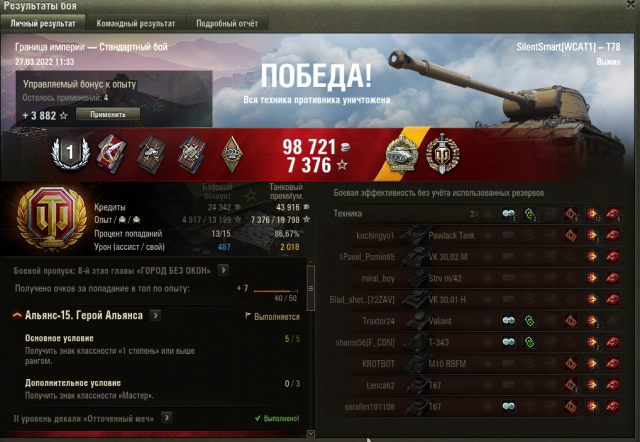This screenshot has width=640, height=442.
Task: Open arrow next to Отточенный меч decal
Action: [x=167, y=417]
